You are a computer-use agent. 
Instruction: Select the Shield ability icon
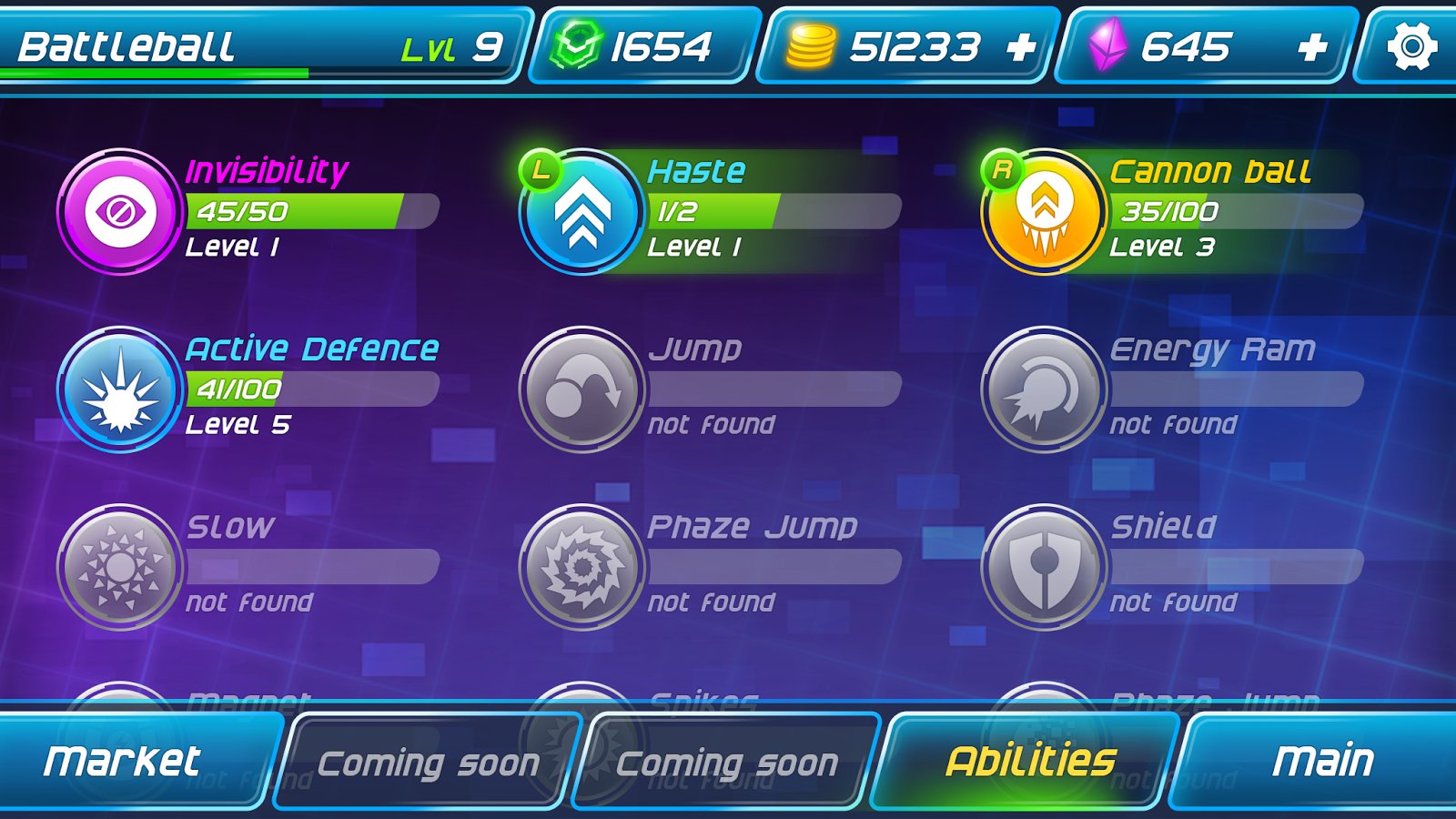coord(1045,567)
